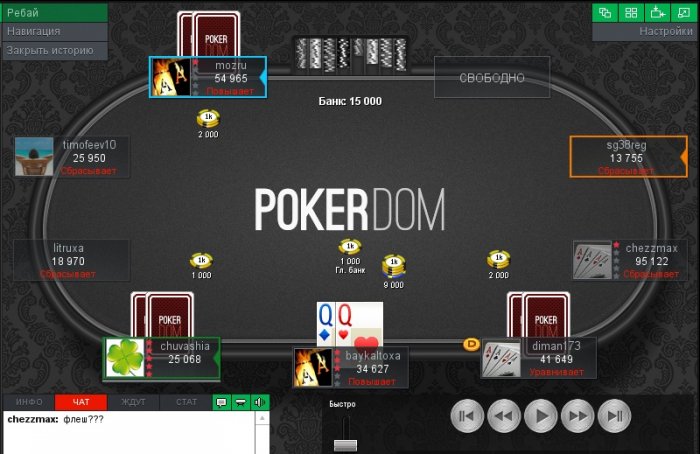Skip to the start of replay
Image resolution: width=700 pixels, height=454 pixels.
click(465, 415)
